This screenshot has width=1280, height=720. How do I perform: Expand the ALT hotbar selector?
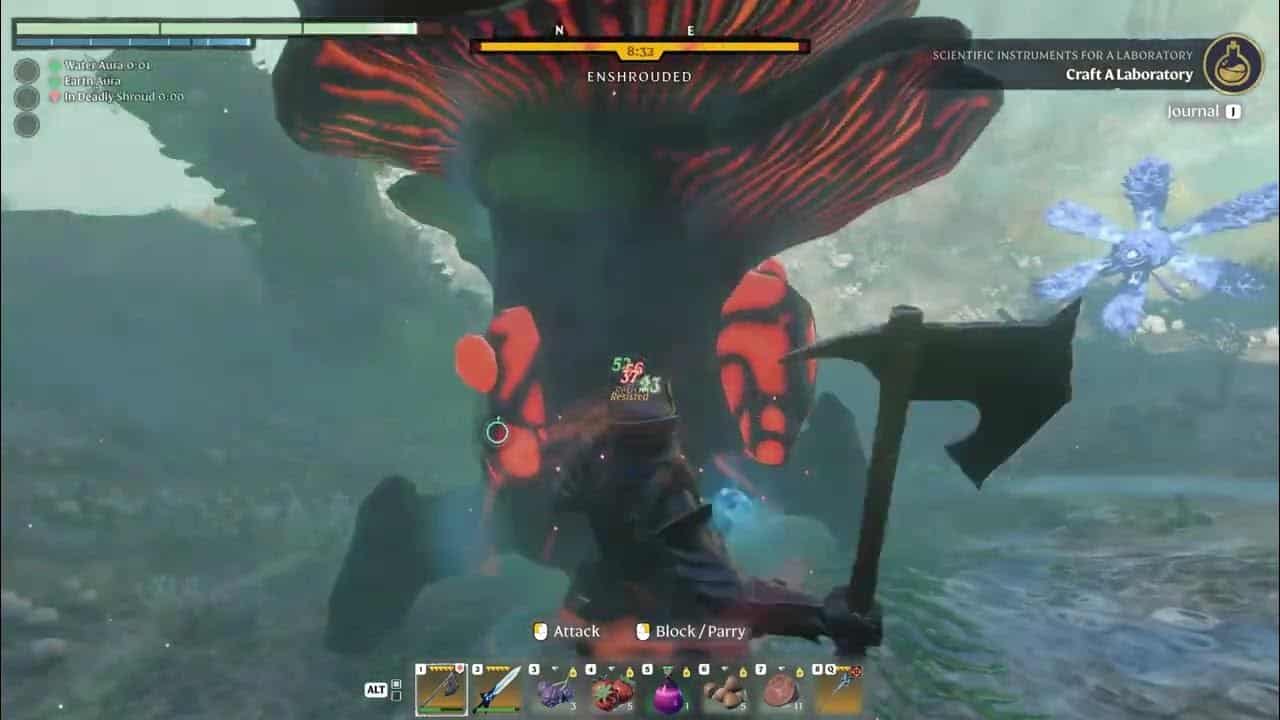(374, 690)
